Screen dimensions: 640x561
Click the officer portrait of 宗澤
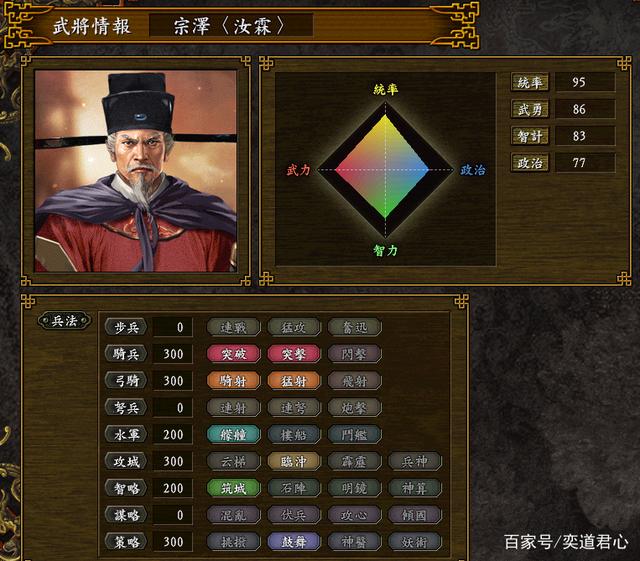(x=136, y=171)
